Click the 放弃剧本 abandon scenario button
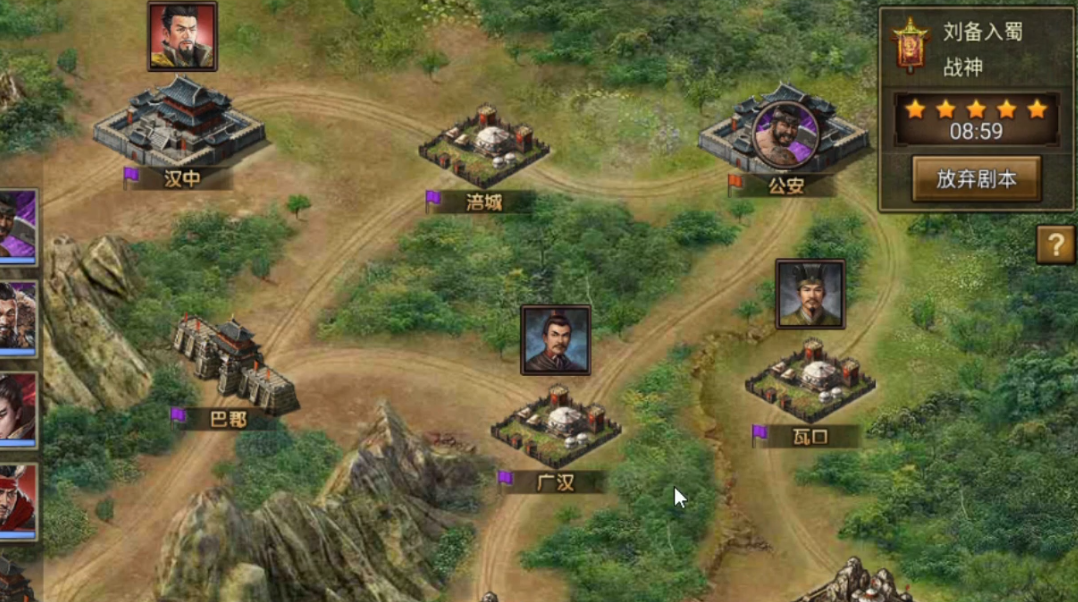Image resolution: width=1078 pixels, height=602 pixels. tap(976, 179)
